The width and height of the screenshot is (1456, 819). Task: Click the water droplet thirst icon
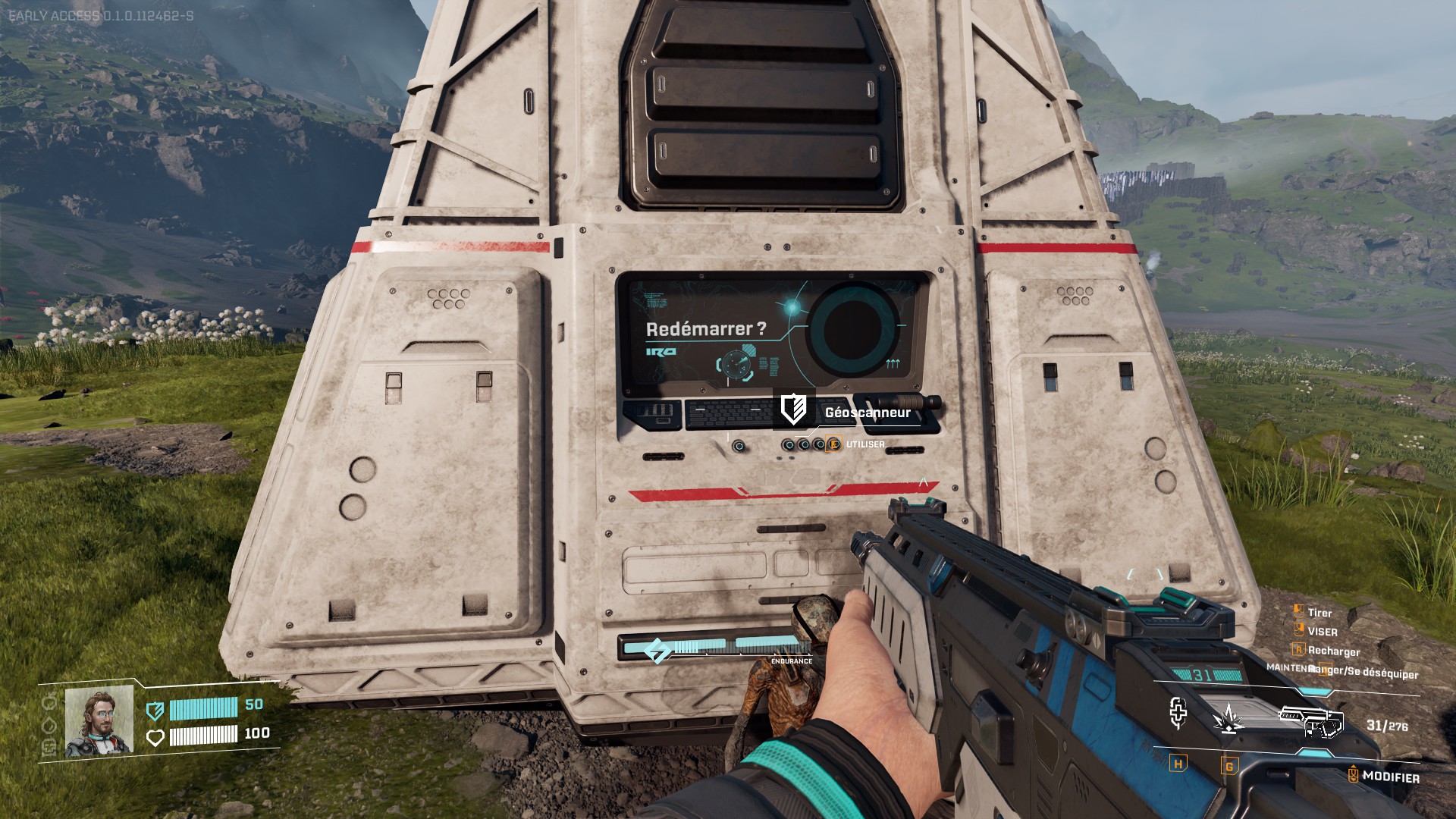tap(50, 724)
